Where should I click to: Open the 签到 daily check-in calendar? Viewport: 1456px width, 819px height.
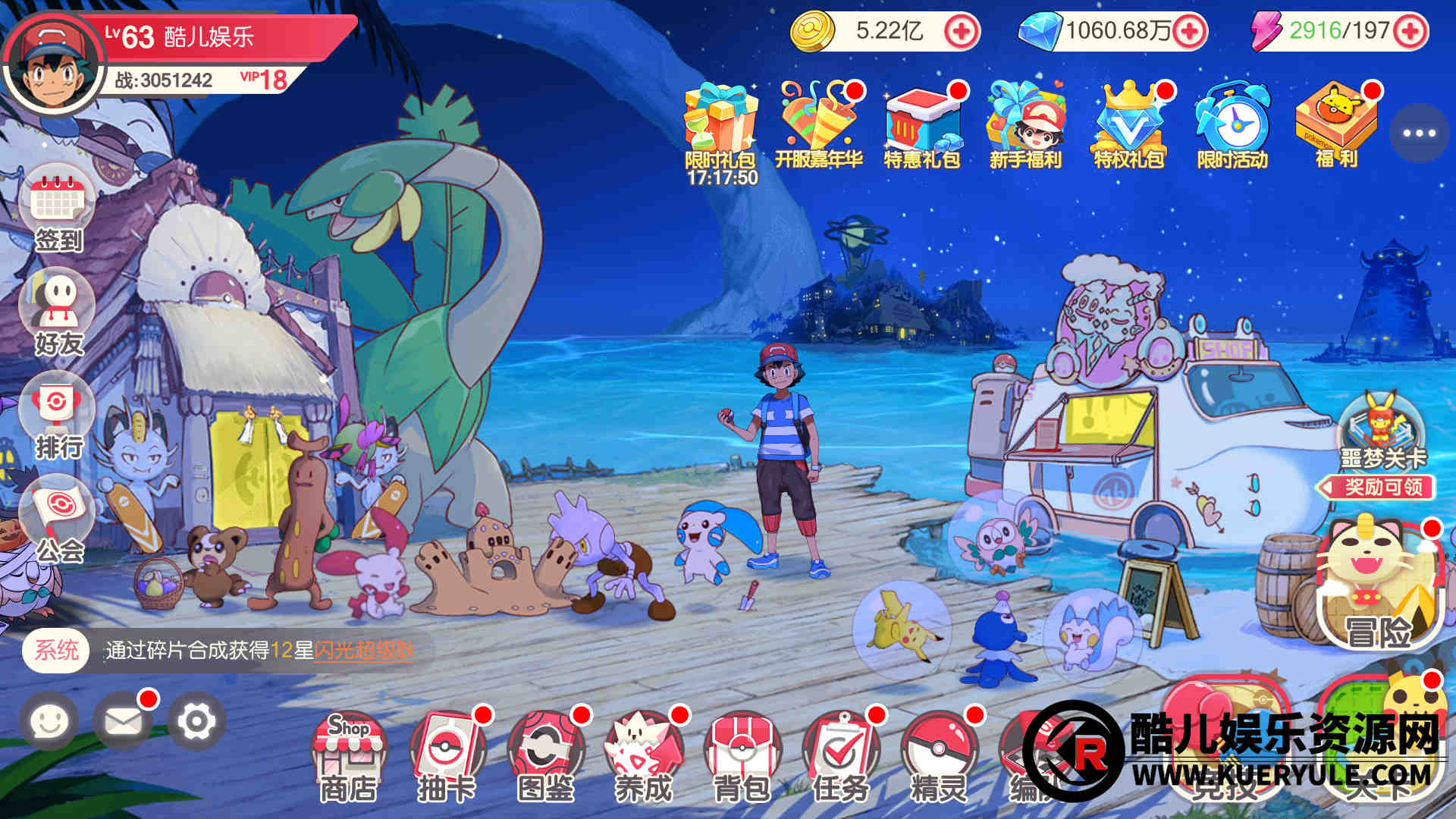pos(58,209)
